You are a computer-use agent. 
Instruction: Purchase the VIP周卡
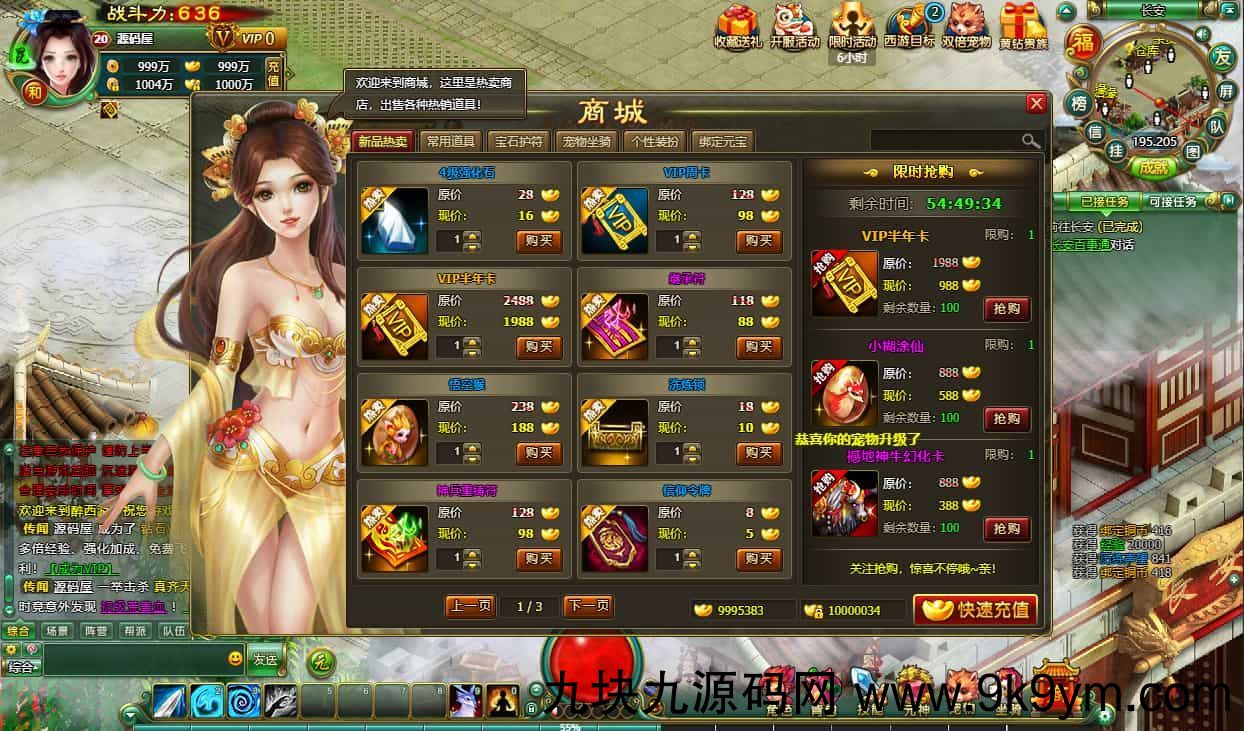(x=759, y=241)
